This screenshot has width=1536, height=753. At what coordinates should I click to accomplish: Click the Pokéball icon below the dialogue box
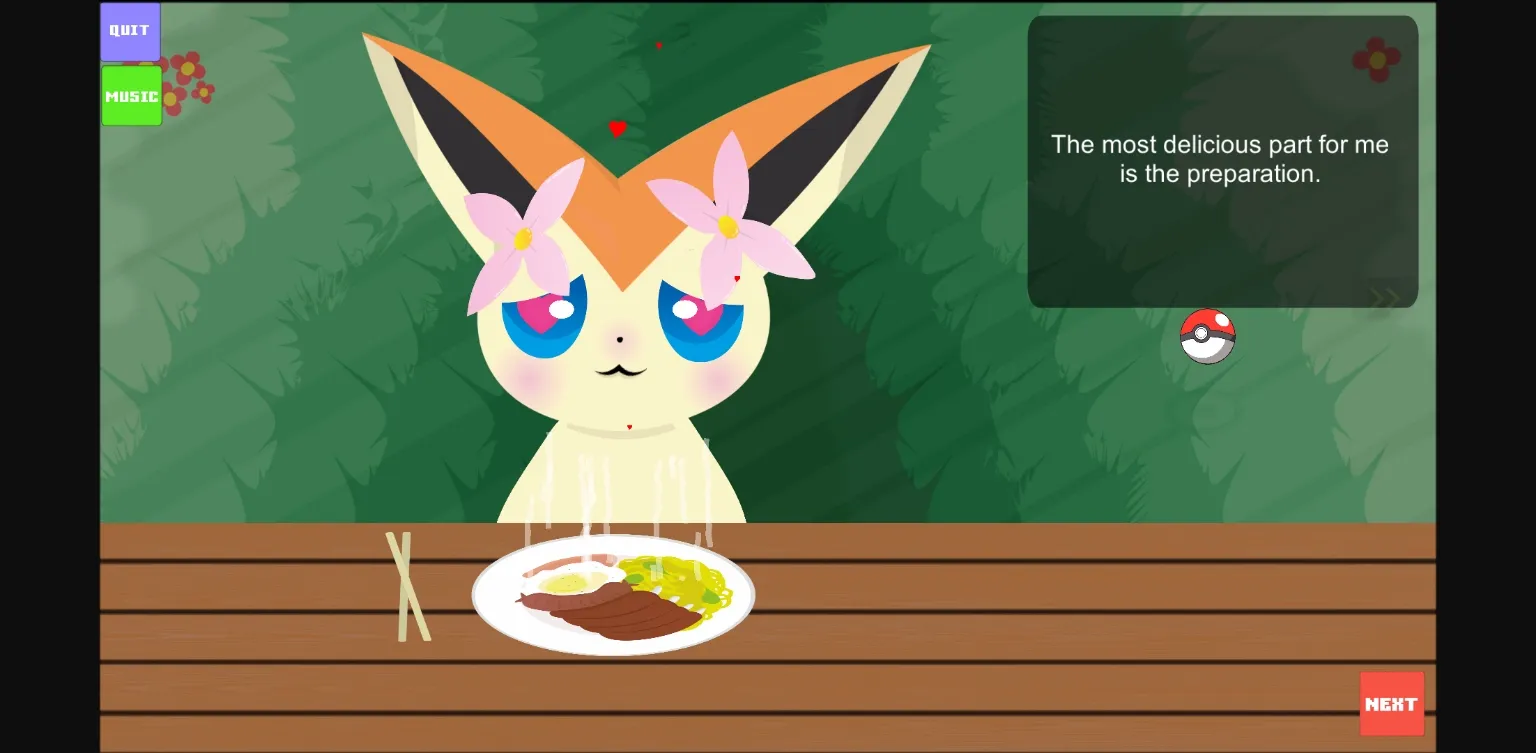click(1208, 336)
